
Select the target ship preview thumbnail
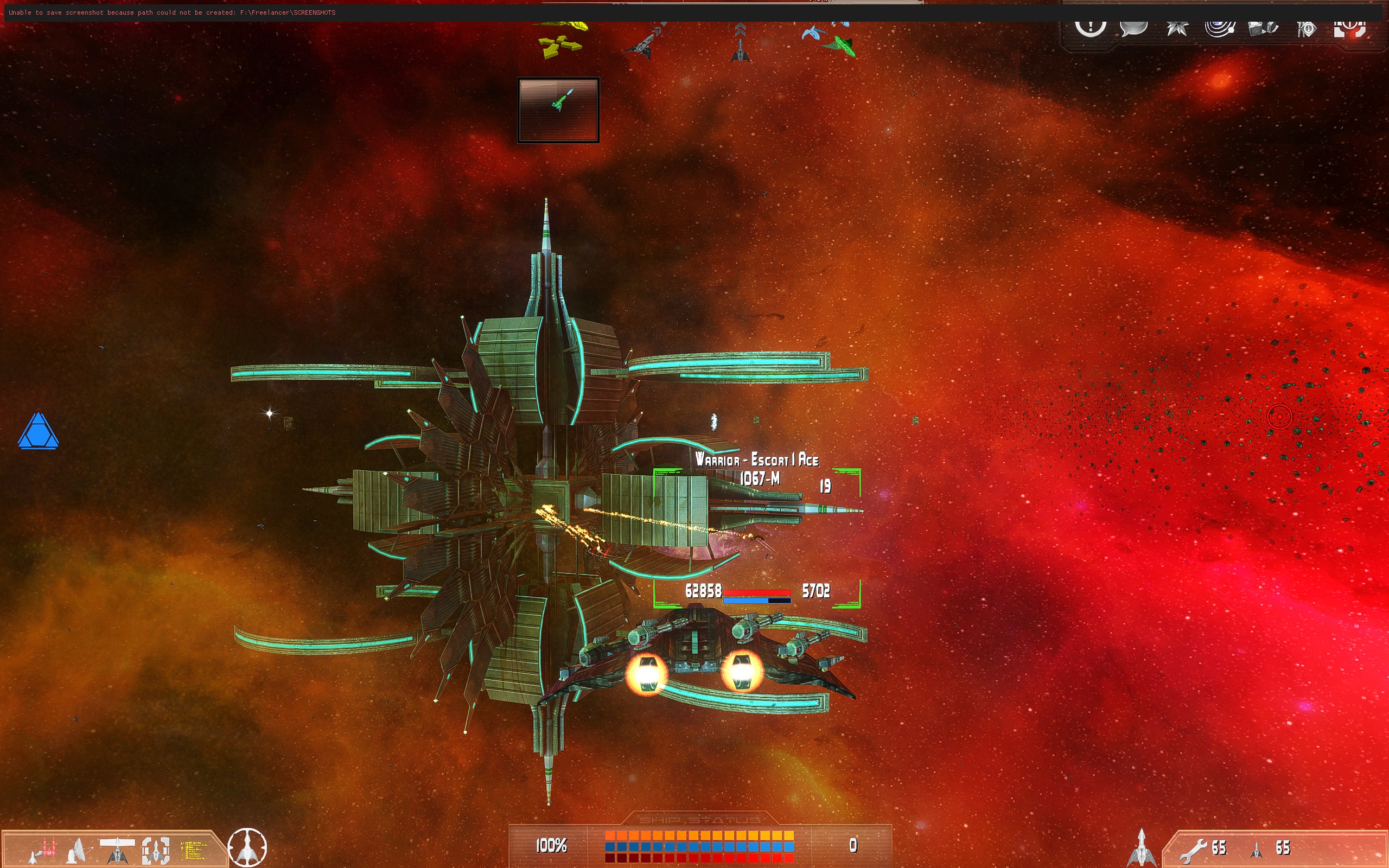[x=558, y=110]
